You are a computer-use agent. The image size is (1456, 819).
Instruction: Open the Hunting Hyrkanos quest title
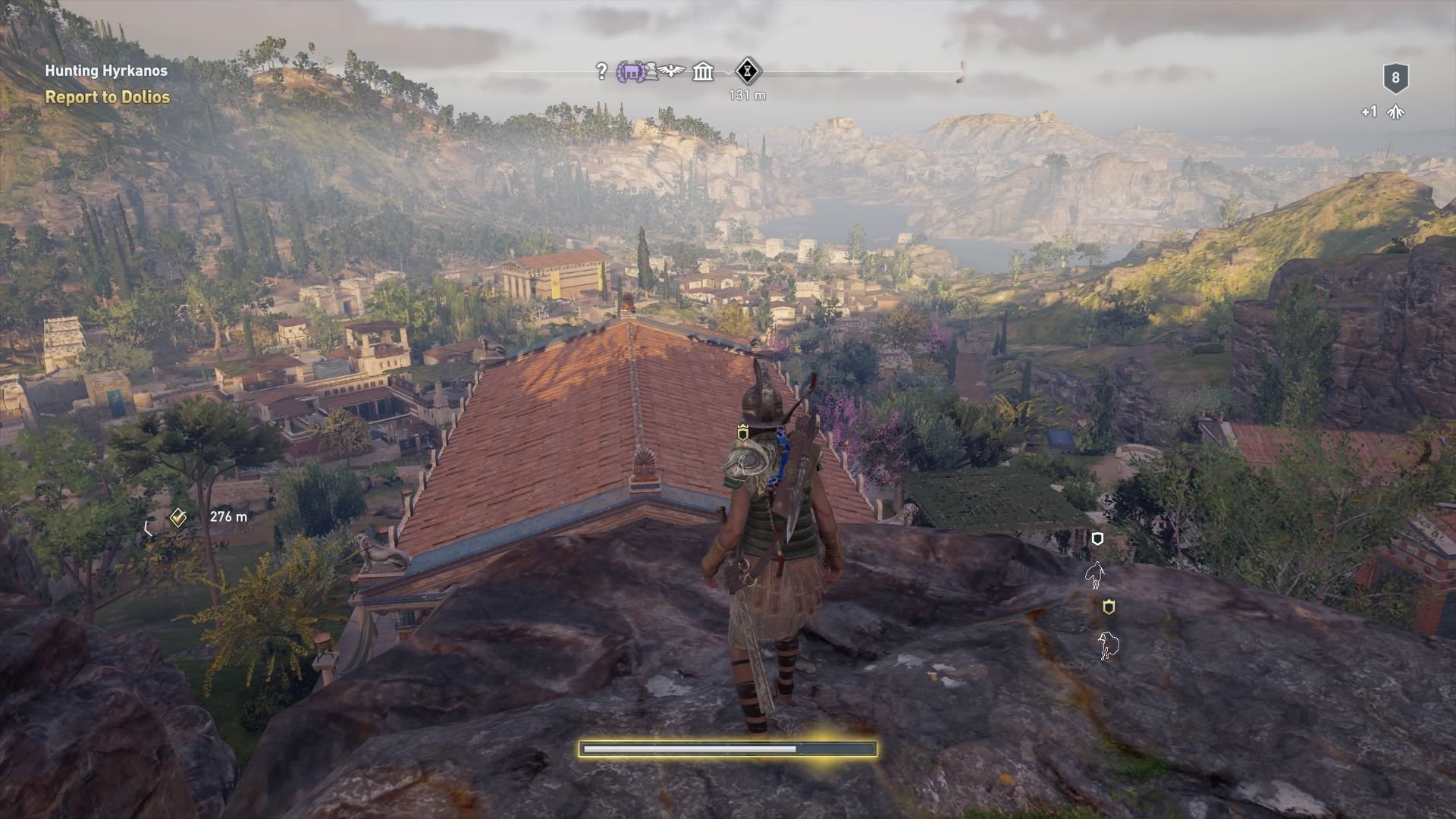tap(106, 71)
